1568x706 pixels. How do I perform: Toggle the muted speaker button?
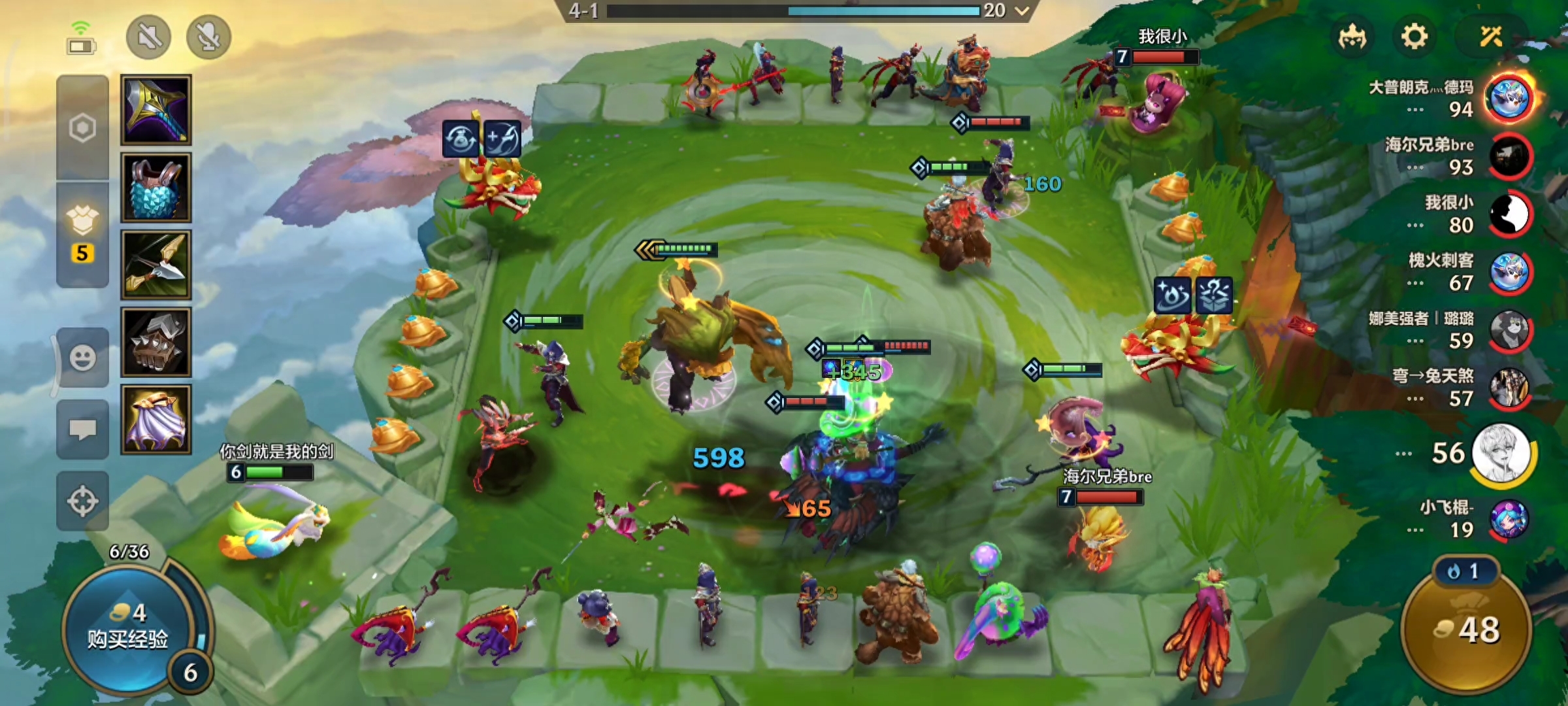149,37
